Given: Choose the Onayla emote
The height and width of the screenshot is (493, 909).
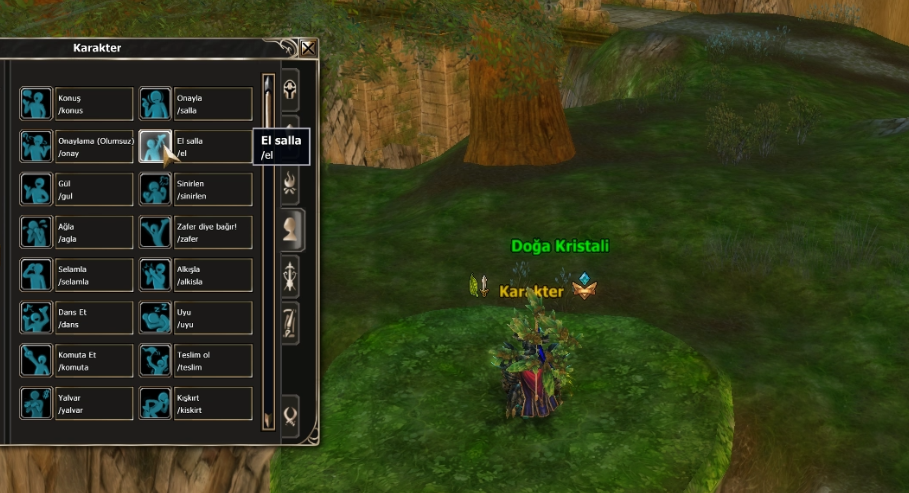Looking at the screenshot, I should coord(155,104).
